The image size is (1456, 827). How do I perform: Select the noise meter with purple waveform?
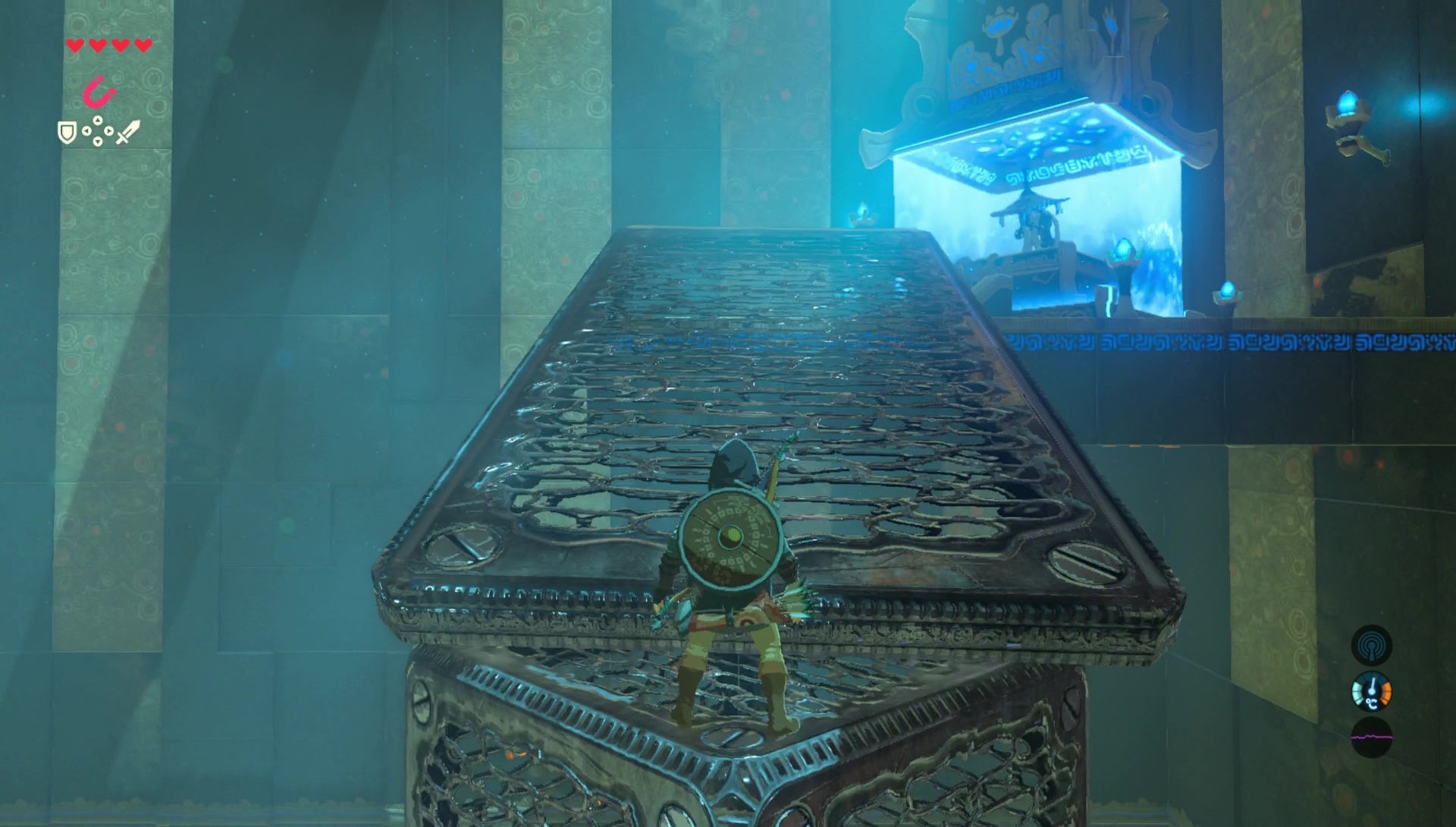(x=1371, y=737)
